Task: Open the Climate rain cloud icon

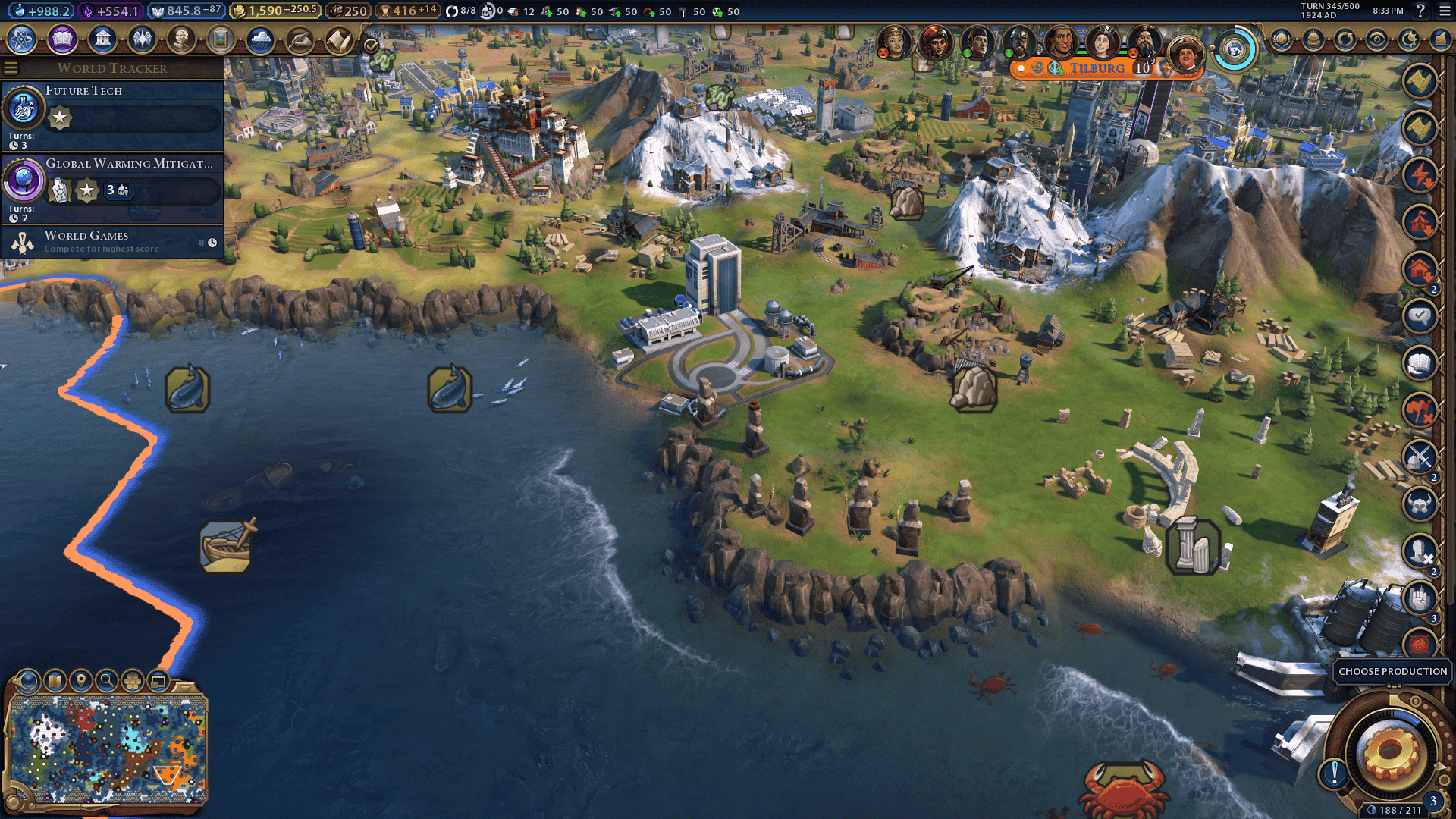Action: point(260,39)
